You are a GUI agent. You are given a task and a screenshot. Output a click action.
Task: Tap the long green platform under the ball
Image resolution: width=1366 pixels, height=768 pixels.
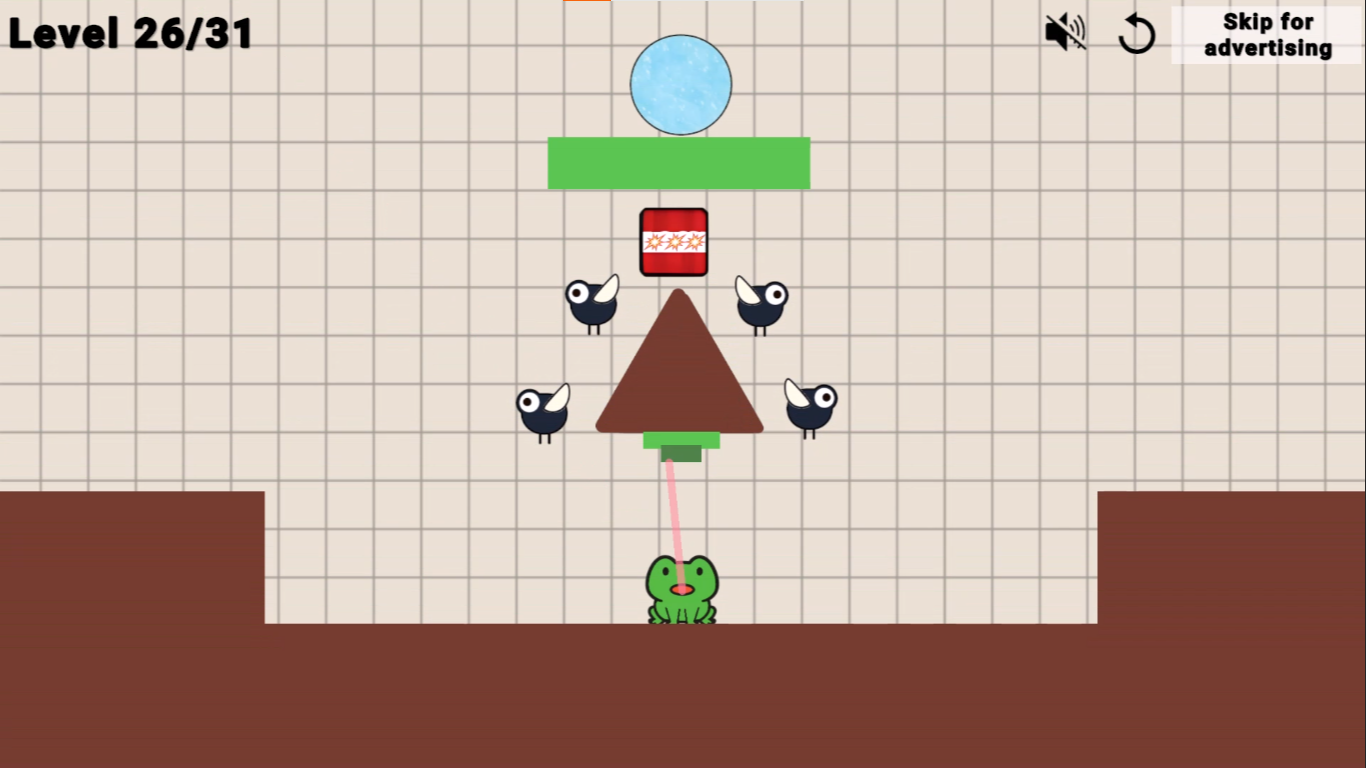point(679,162)
